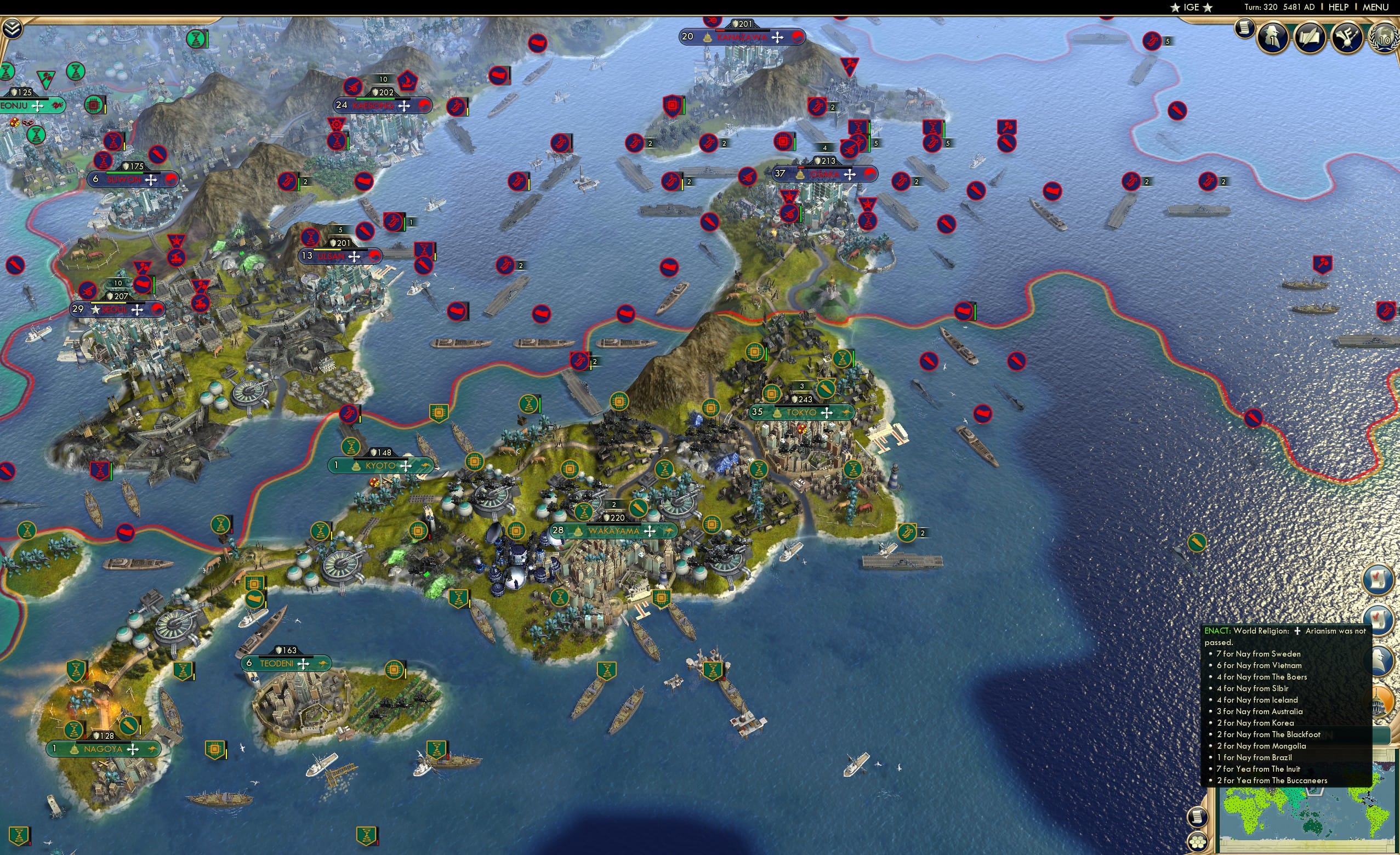The image size is (1400, 855).
Task: Open Tokyo's city screen via its banner
Action: pos(801,413)
